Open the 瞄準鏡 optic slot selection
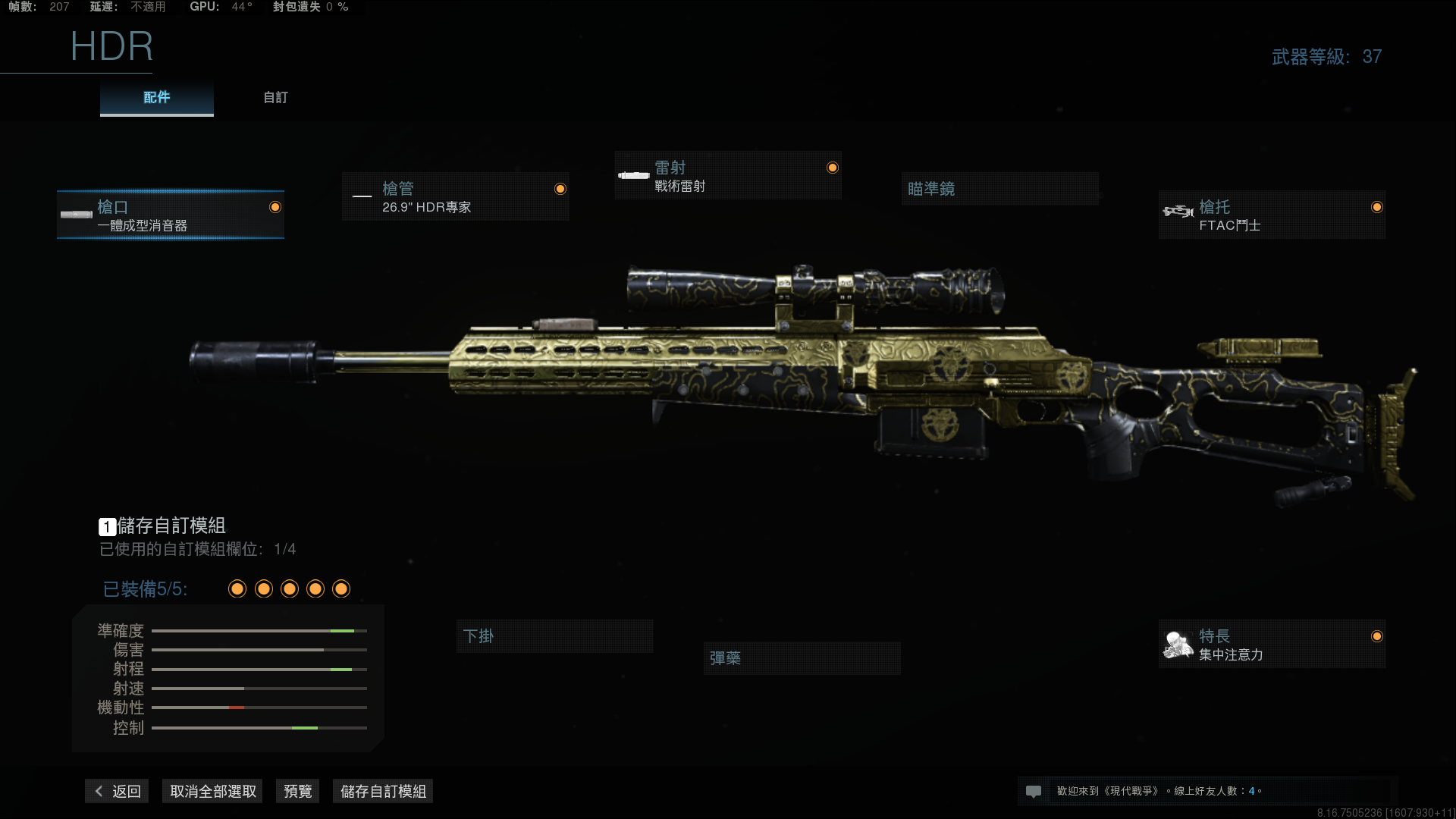Viewport: 1456px width, 819px height. pyautogui.click(x=999, y=188)
